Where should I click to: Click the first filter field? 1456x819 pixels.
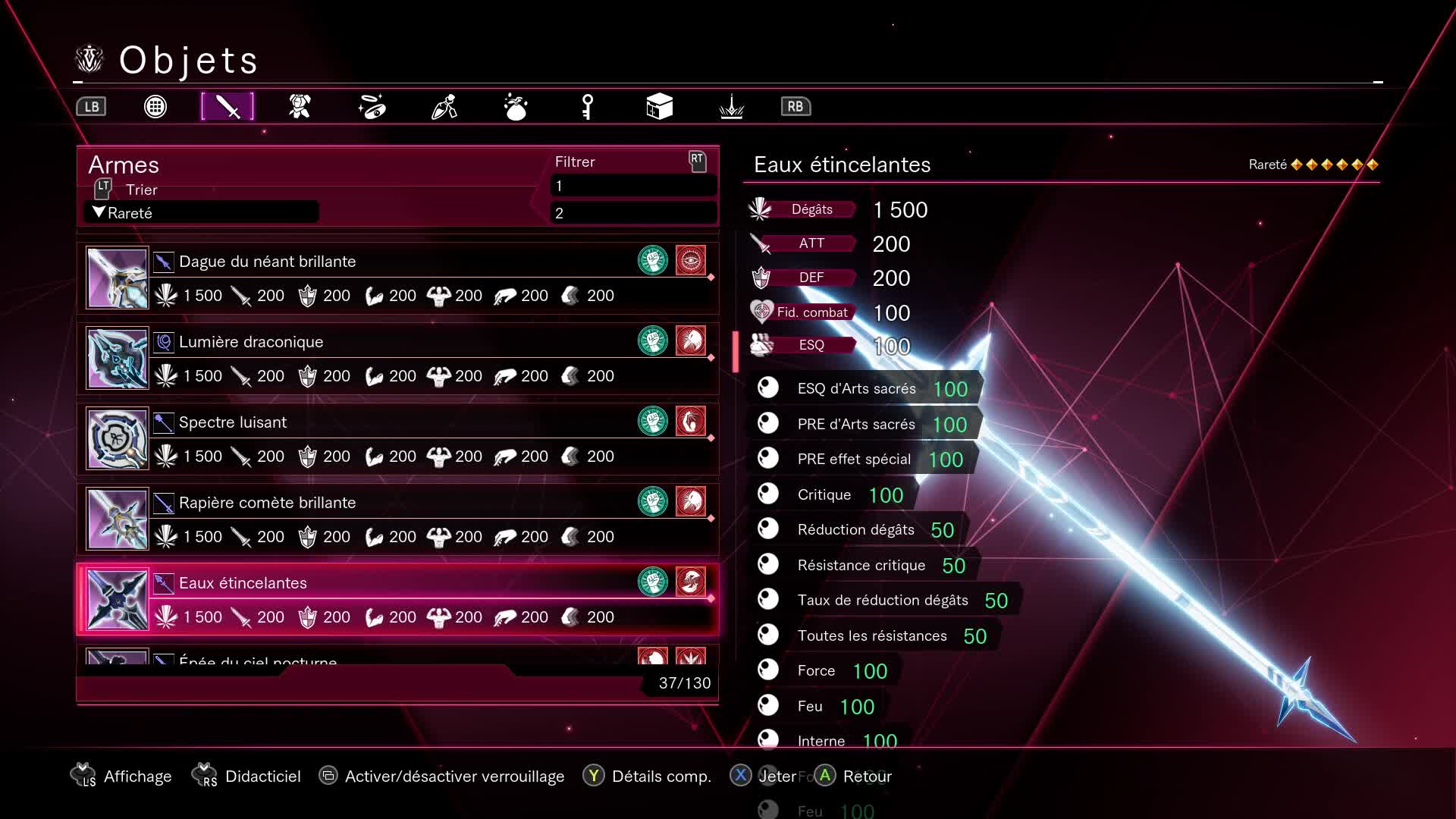(x=633, y=186)
